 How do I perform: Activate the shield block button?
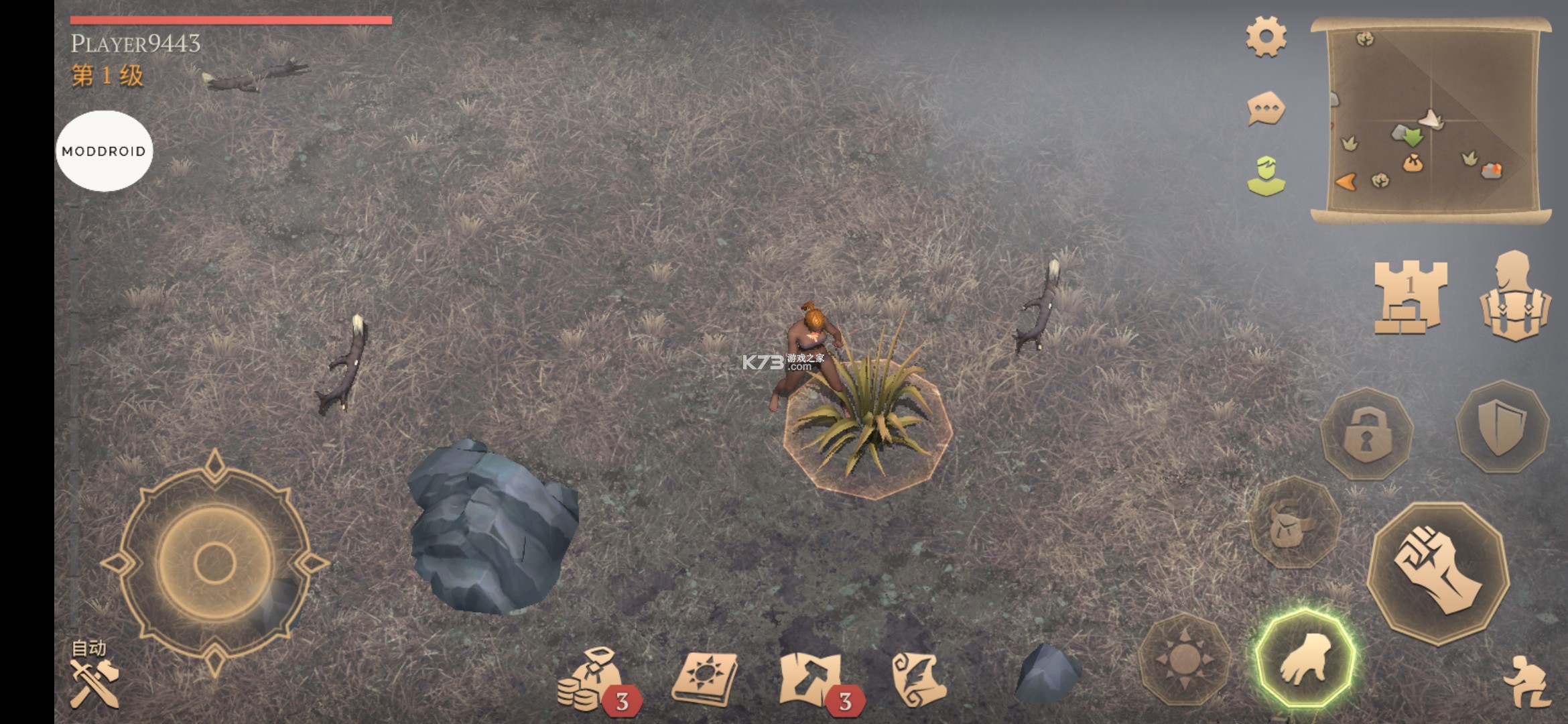(1502, 427)
